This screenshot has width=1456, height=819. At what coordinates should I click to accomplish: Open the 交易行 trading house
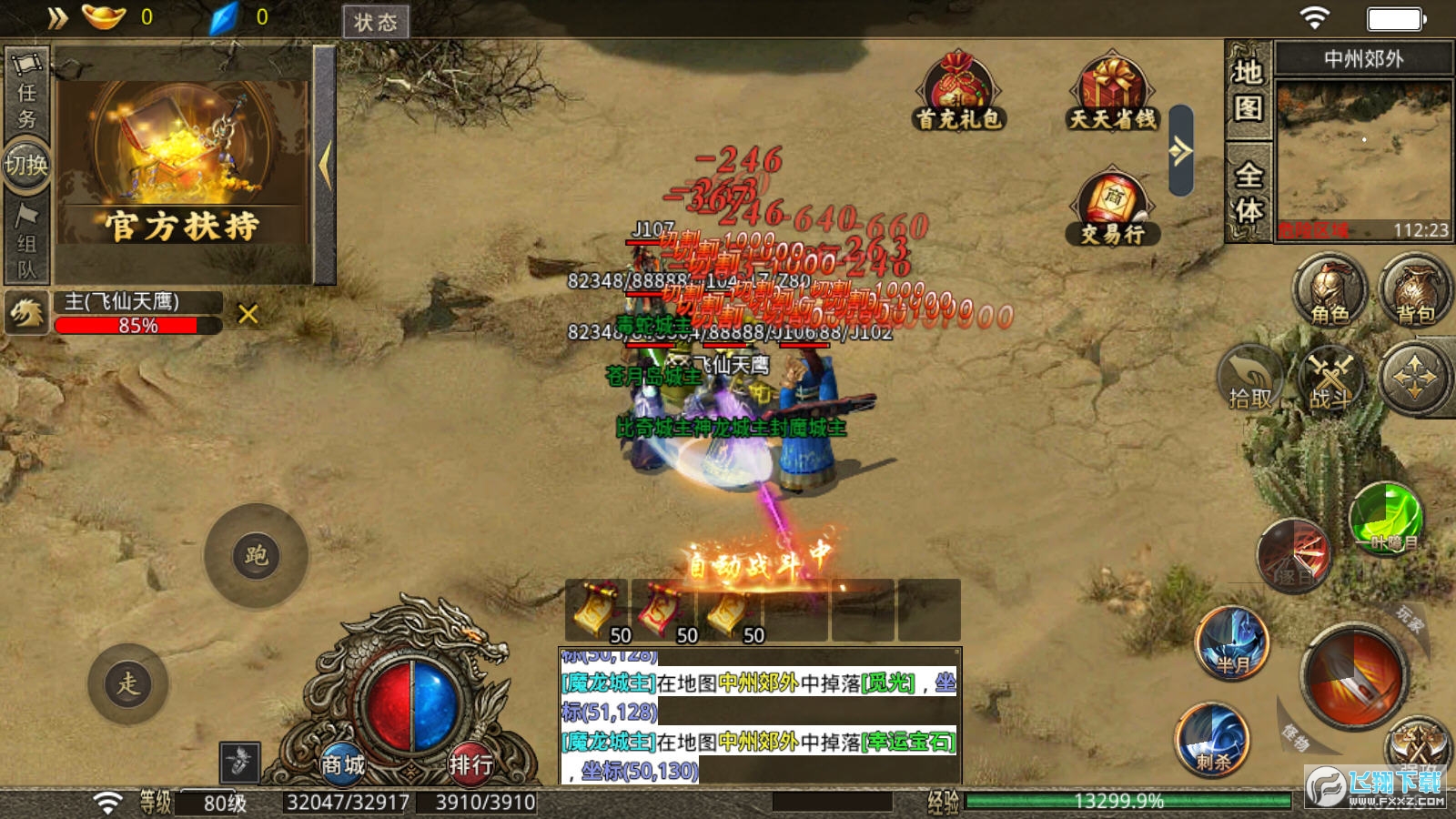coord(1112,207)
